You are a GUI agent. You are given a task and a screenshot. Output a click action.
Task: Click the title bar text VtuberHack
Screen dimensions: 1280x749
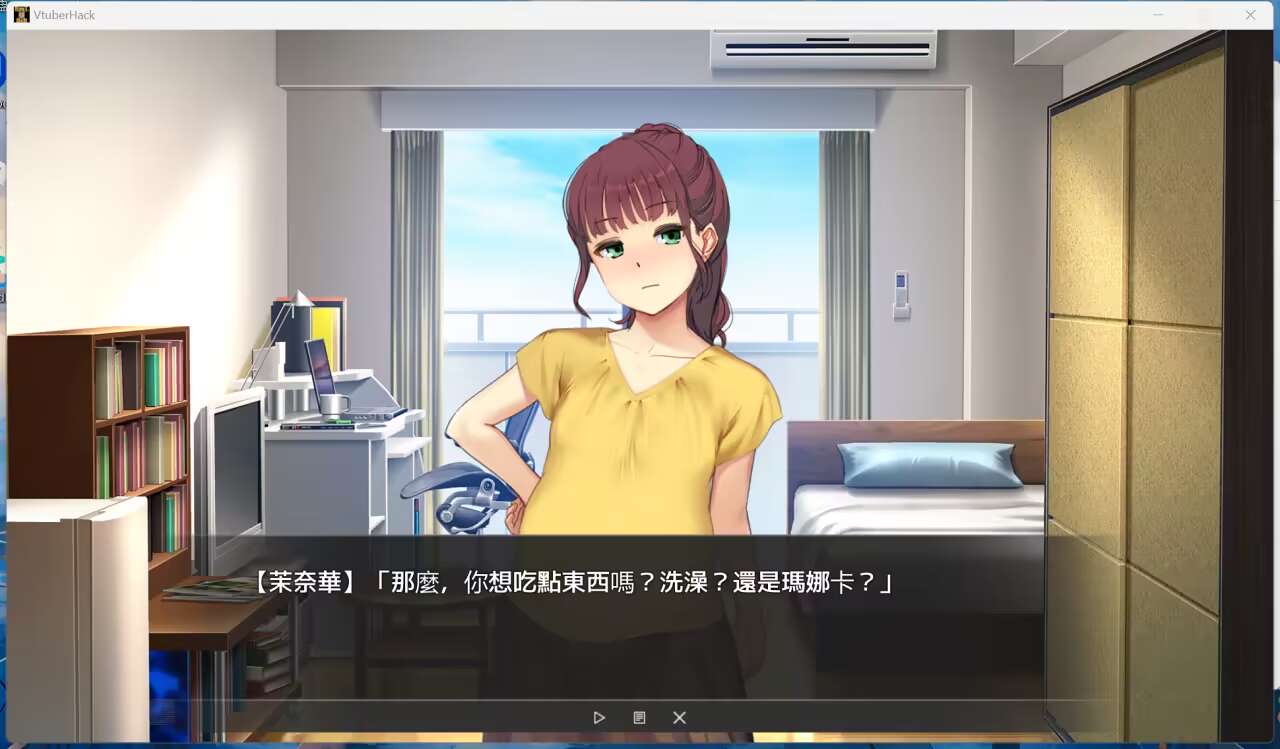pyautogui.click(x=66, y=15)
